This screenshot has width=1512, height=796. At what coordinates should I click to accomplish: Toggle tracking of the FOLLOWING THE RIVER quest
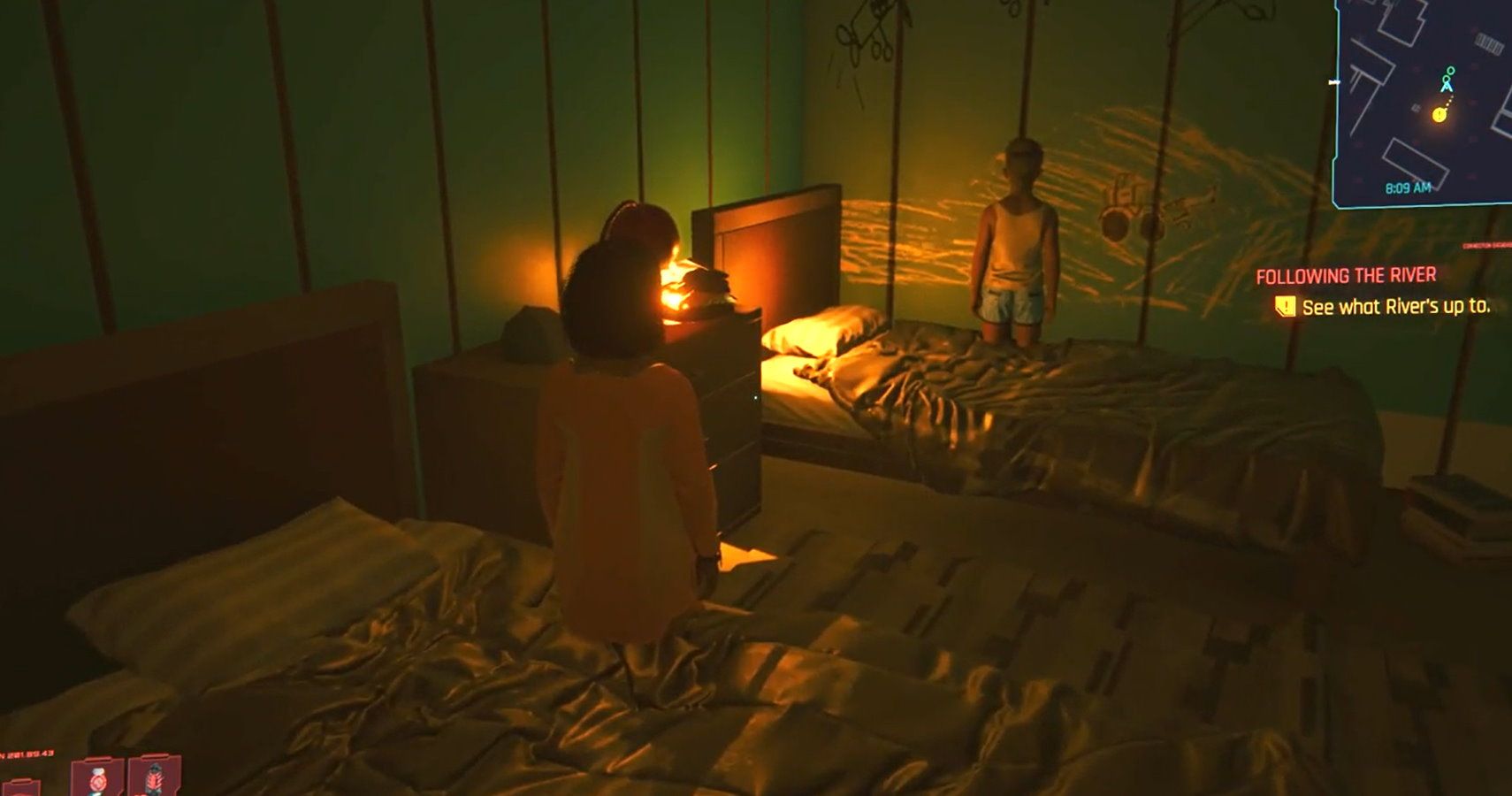[1346, 273]
